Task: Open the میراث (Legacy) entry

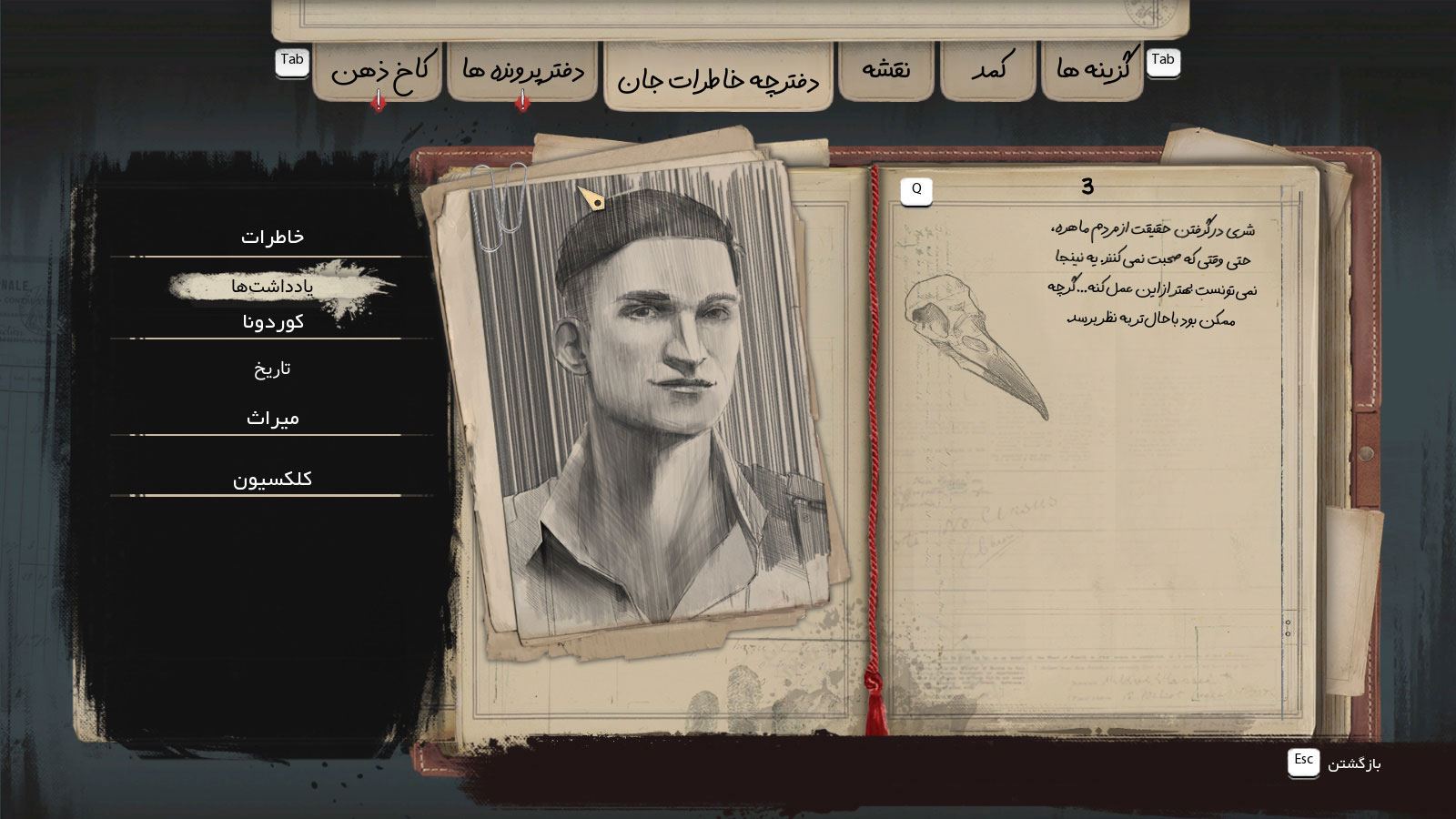Action: click(x=272, y=419)
